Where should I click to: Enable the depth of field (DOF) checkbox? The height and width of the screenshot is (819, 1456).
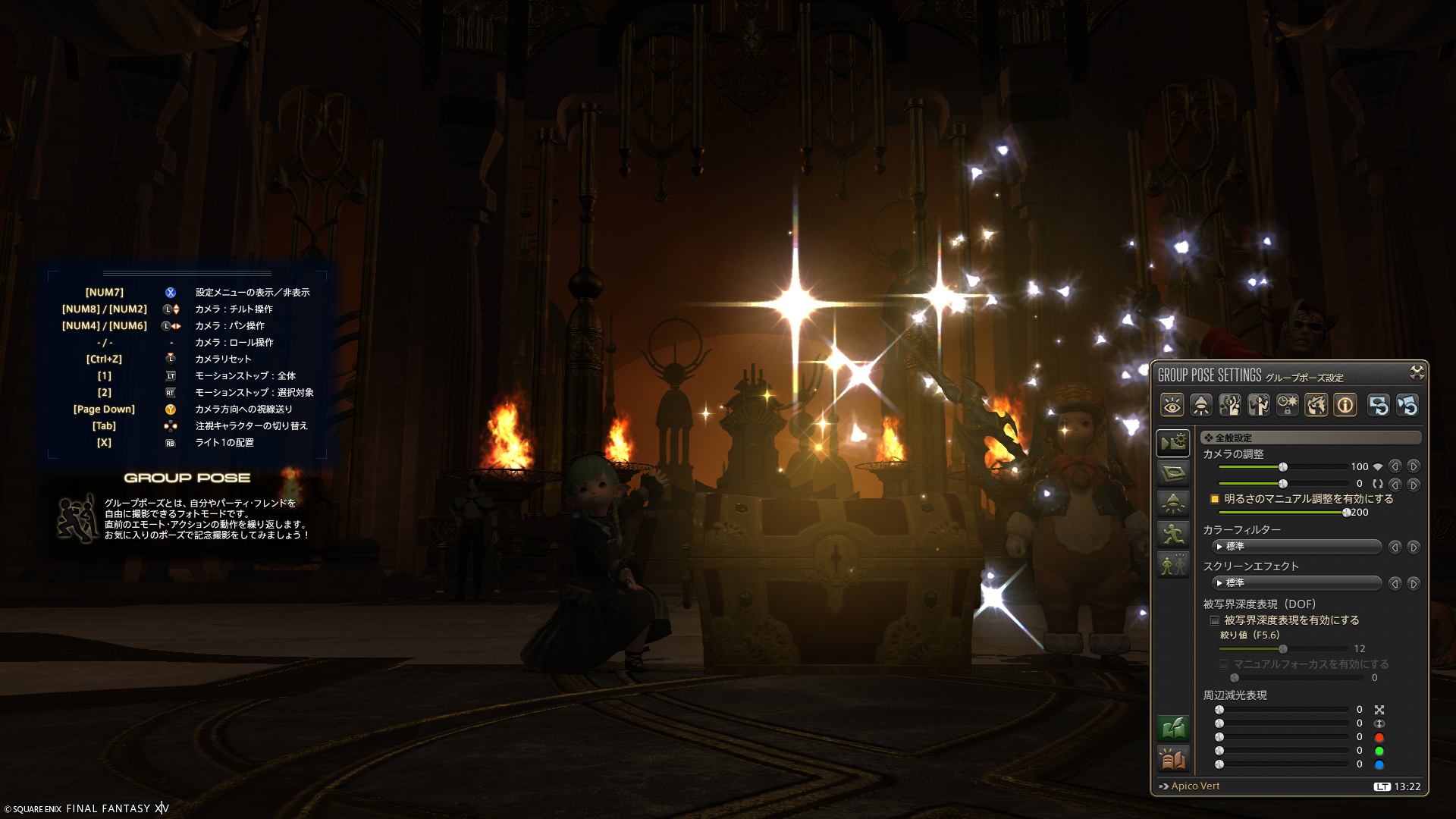coord(1215,620)
